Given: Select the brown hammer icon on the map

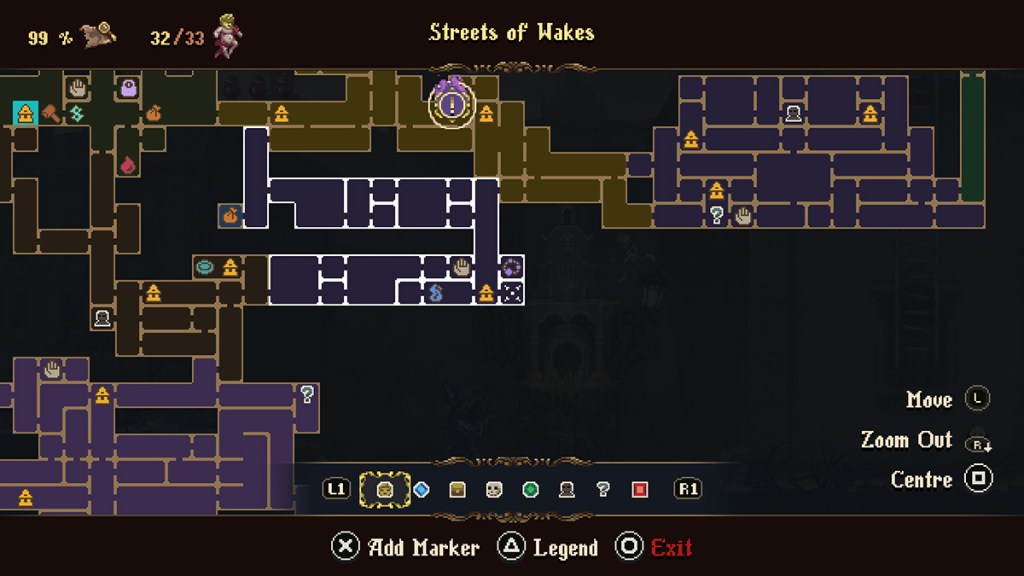Looking at the screenshot, I should (51, 113).
